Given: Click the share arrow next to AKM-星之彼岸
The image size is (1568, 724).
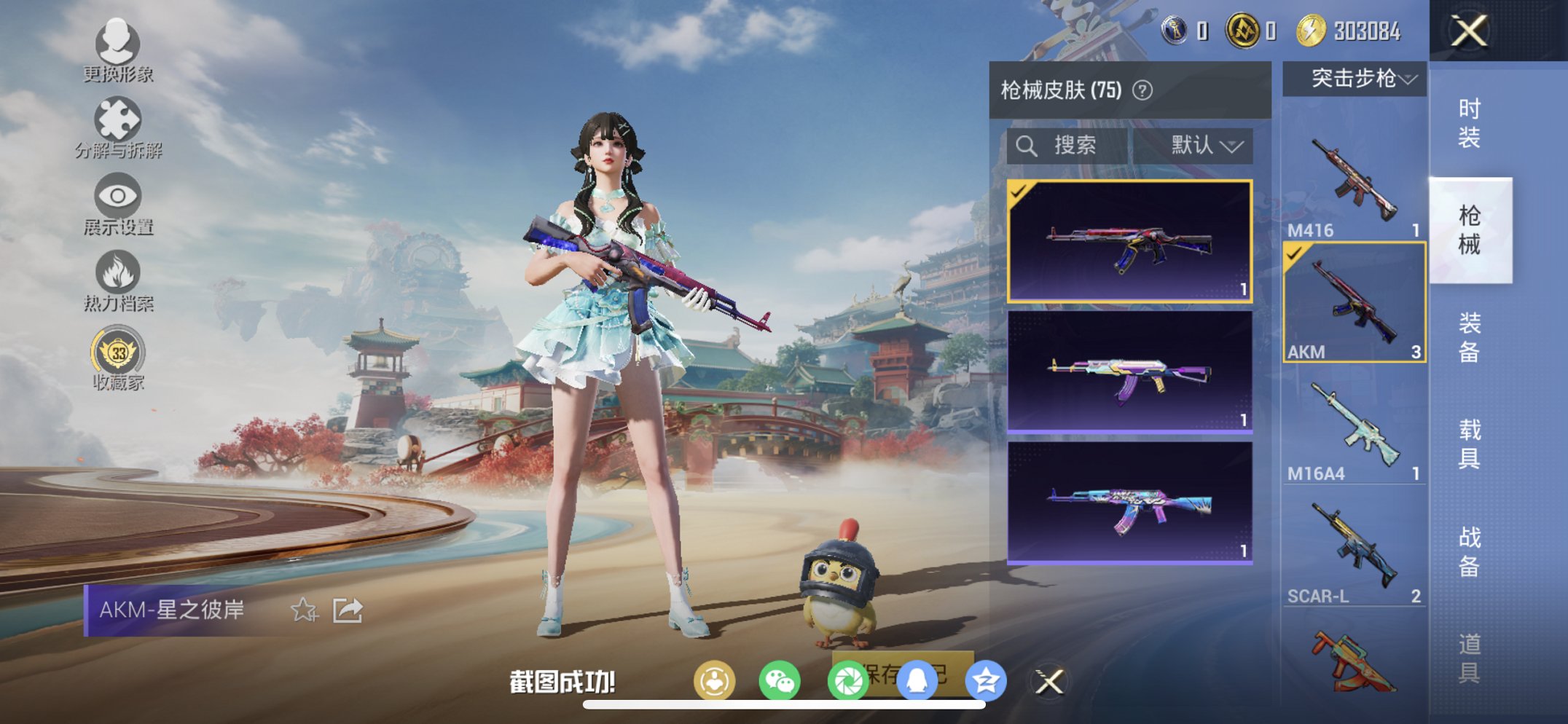Looking at the screenshot, I should (348, 610).
